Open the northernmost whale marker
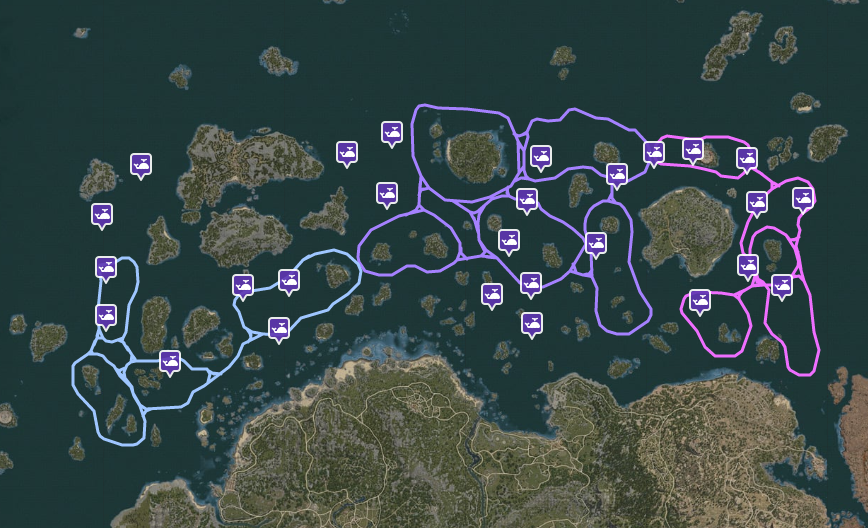 392,132
